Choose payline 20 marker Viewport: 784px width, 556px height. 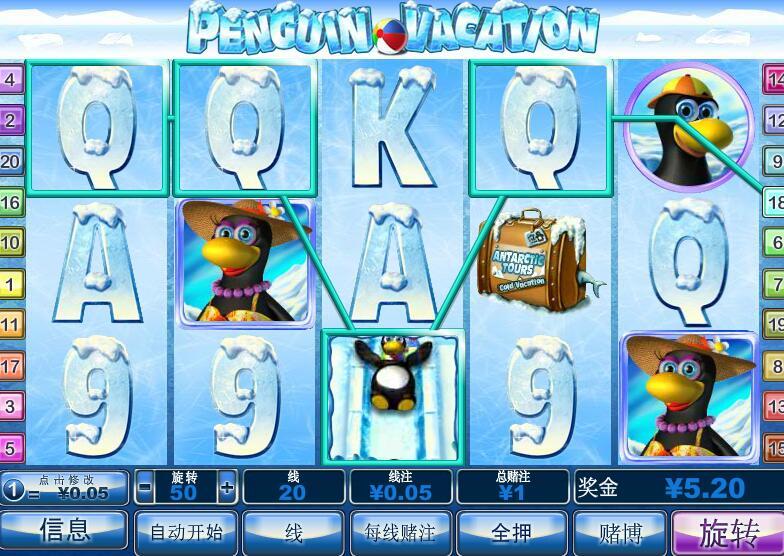pos(11,161)
